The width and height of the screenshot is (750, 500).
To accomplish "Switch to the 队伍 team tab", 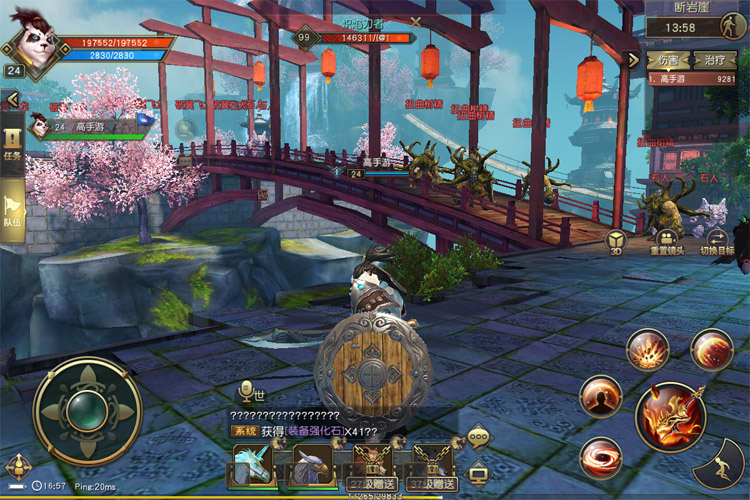I will point(13,207).
